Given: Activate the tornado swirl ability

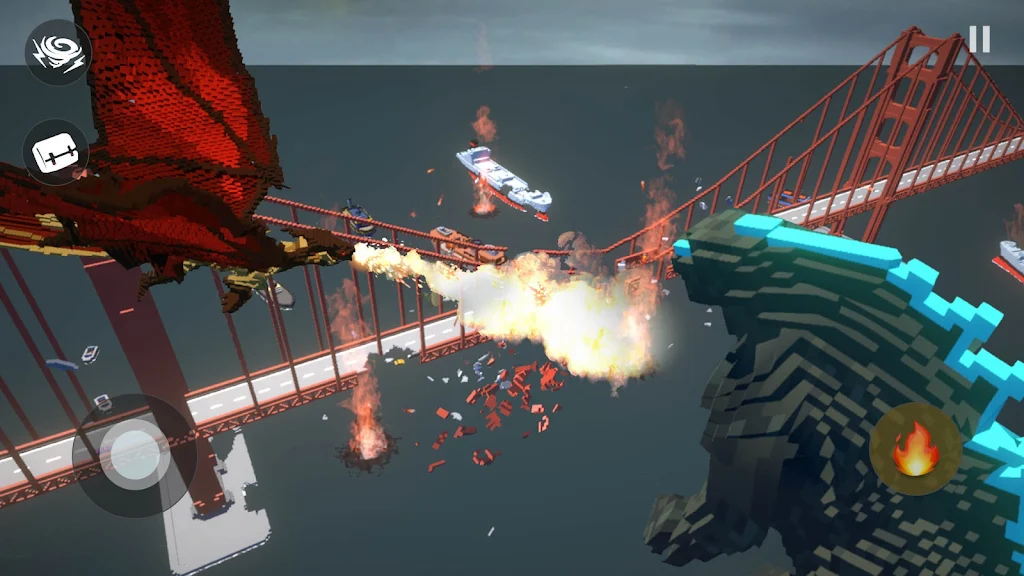Looking at the screenshot, I should (x=57, y=52).
